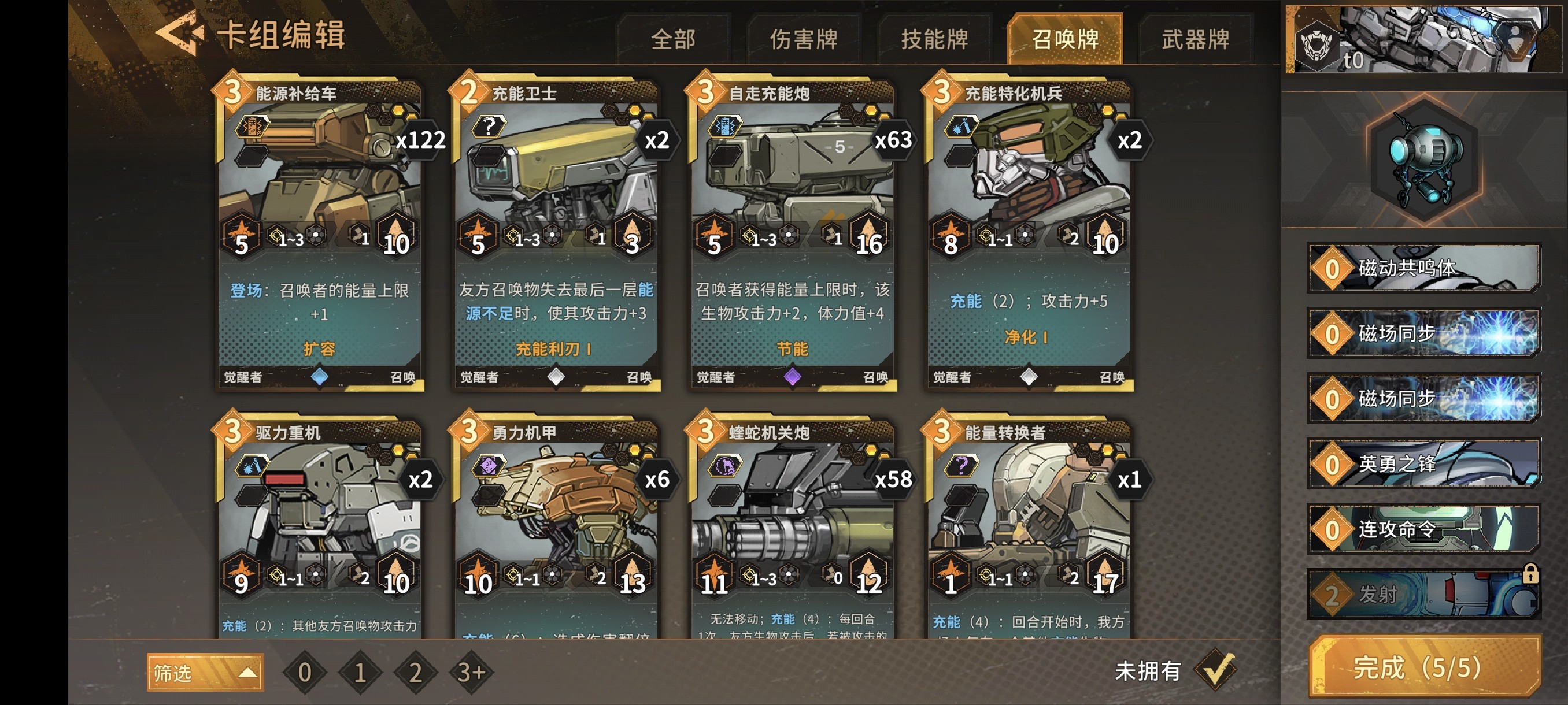
Task: Choose the 勇力机甲 card
Action: [555, 529]
